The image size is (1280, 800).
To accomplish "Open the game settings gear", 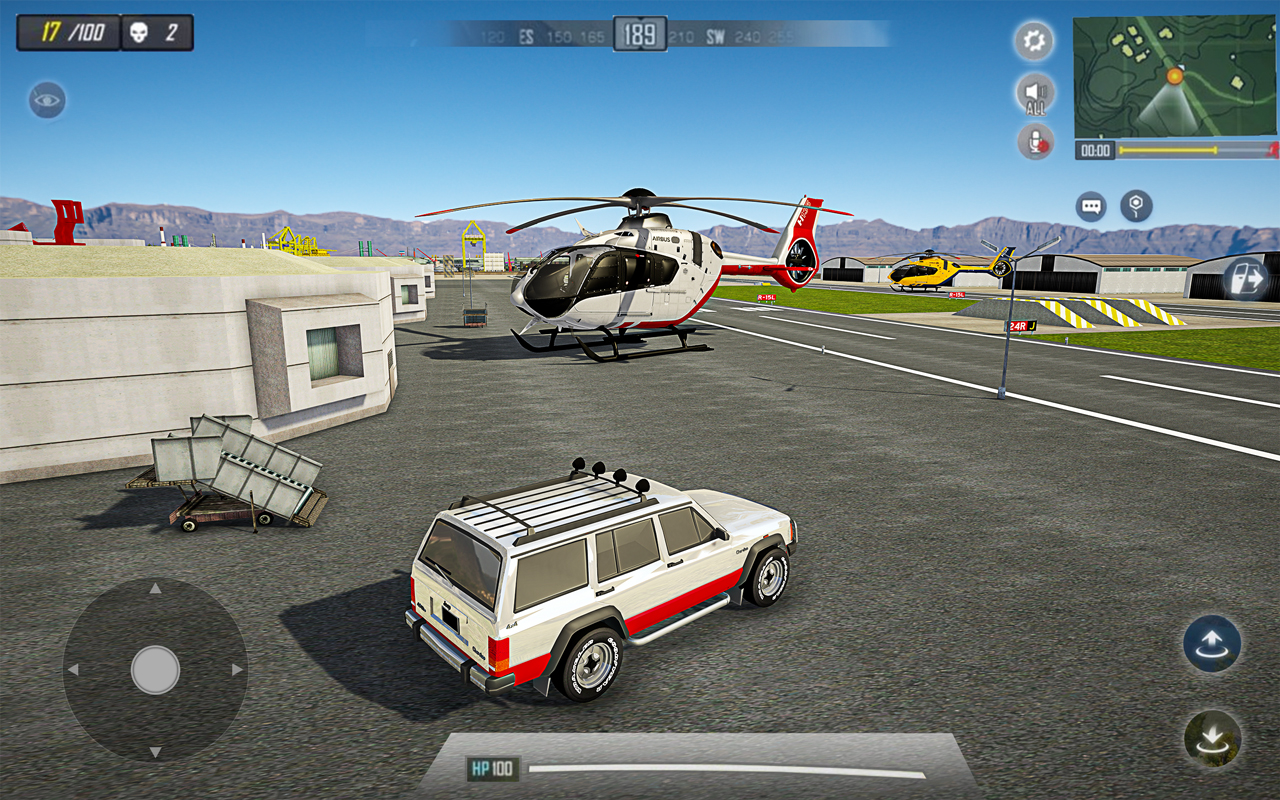I will pyautogui.click(x=1032, y=41).
